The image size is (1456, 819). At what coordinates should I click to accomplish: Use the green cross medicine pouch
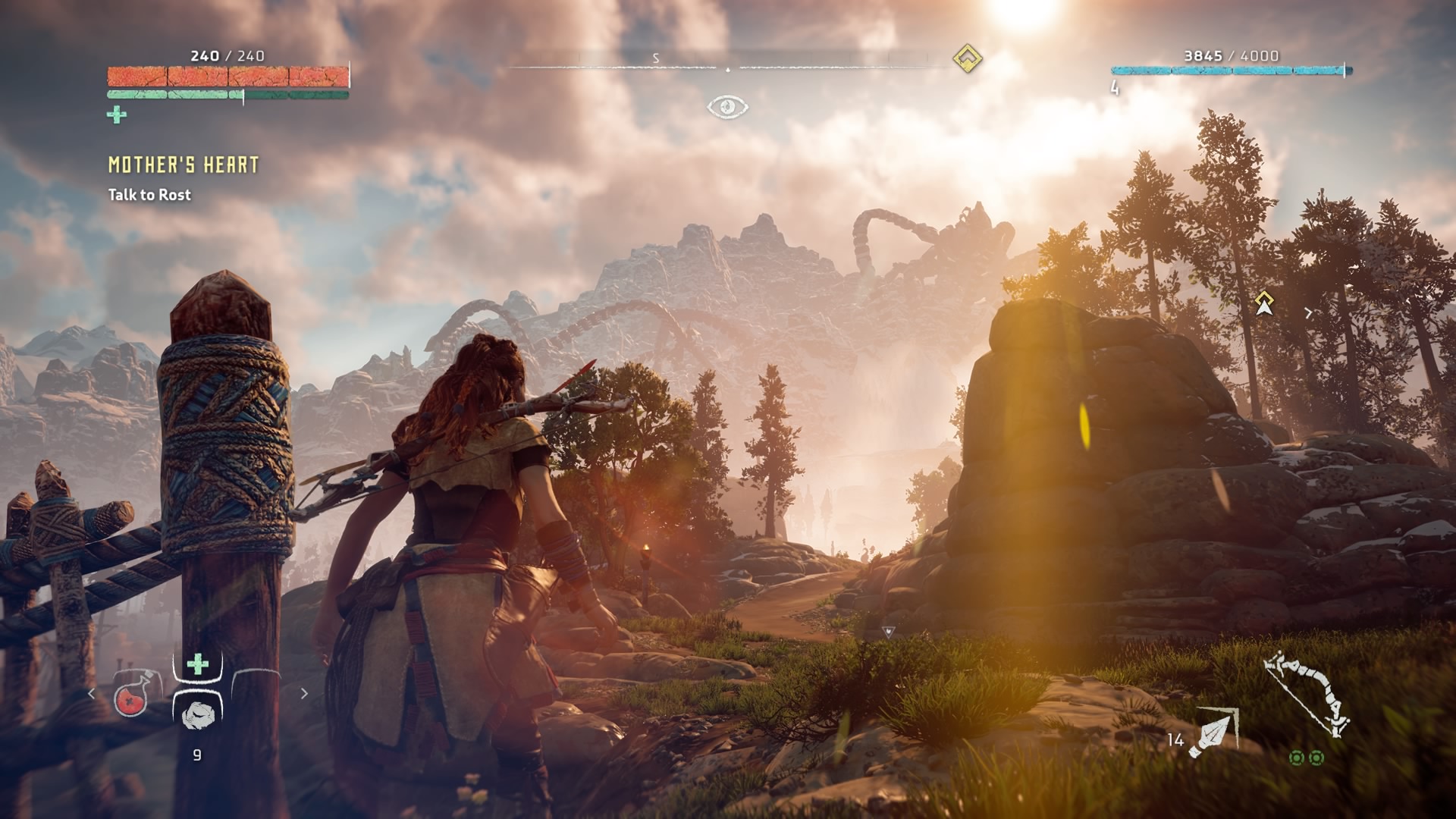click(197, 665)
